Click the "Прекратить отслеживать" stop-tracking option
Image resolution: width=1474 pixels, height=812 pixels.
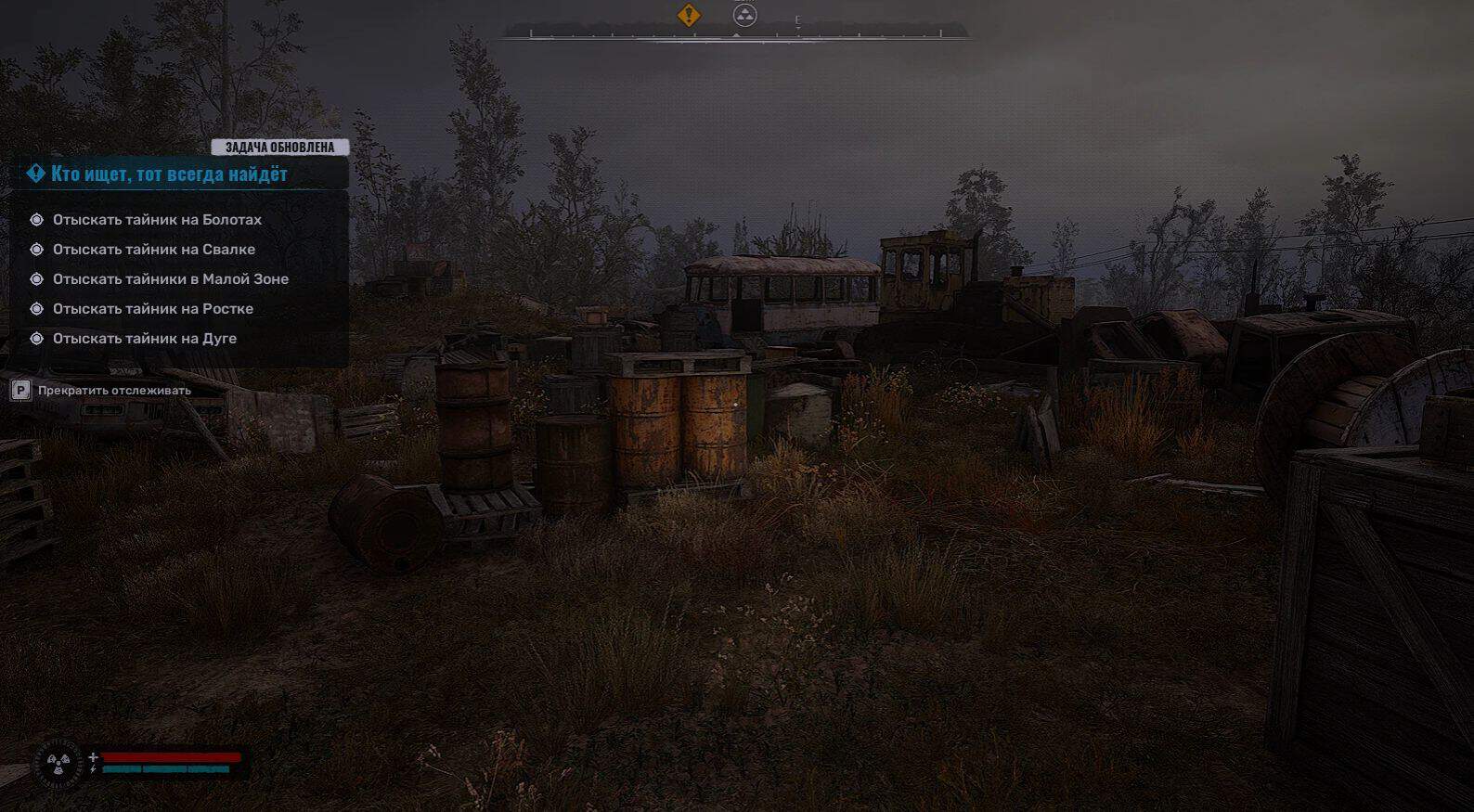coord(113,391)
